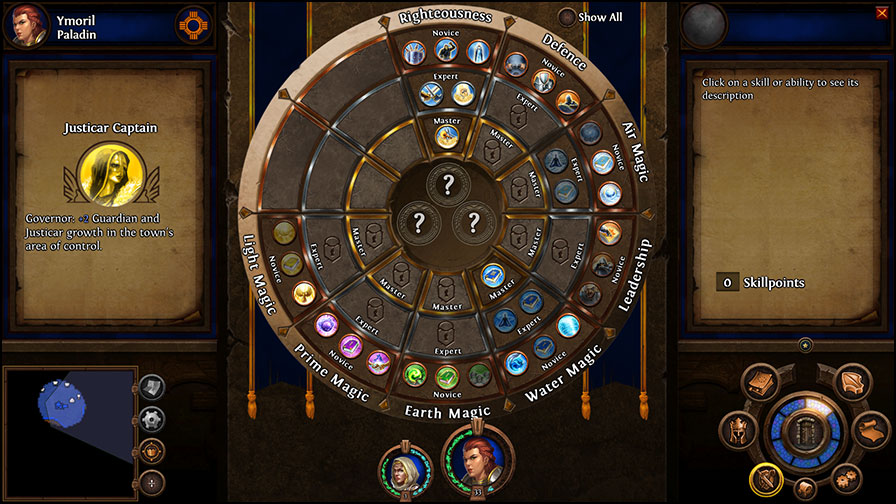The width and height of the screenshot is (896, 504).
Task: Select the blonde hero portrait below the wheel
Action: pyautogui.click(x=405, y=471)
